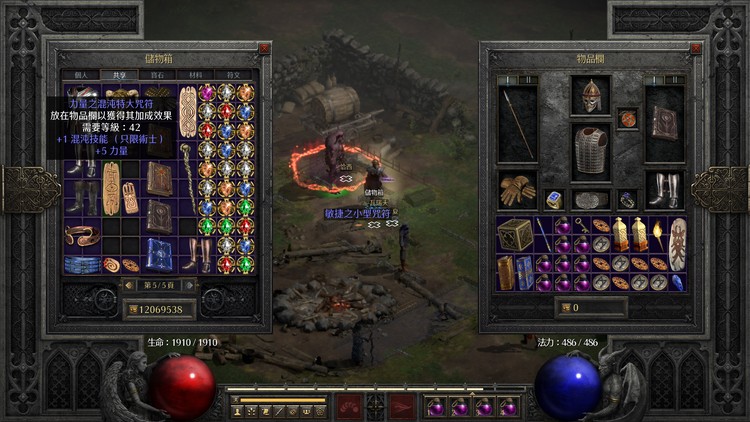Use the first purple potion in belt

(x=436, y=407)
